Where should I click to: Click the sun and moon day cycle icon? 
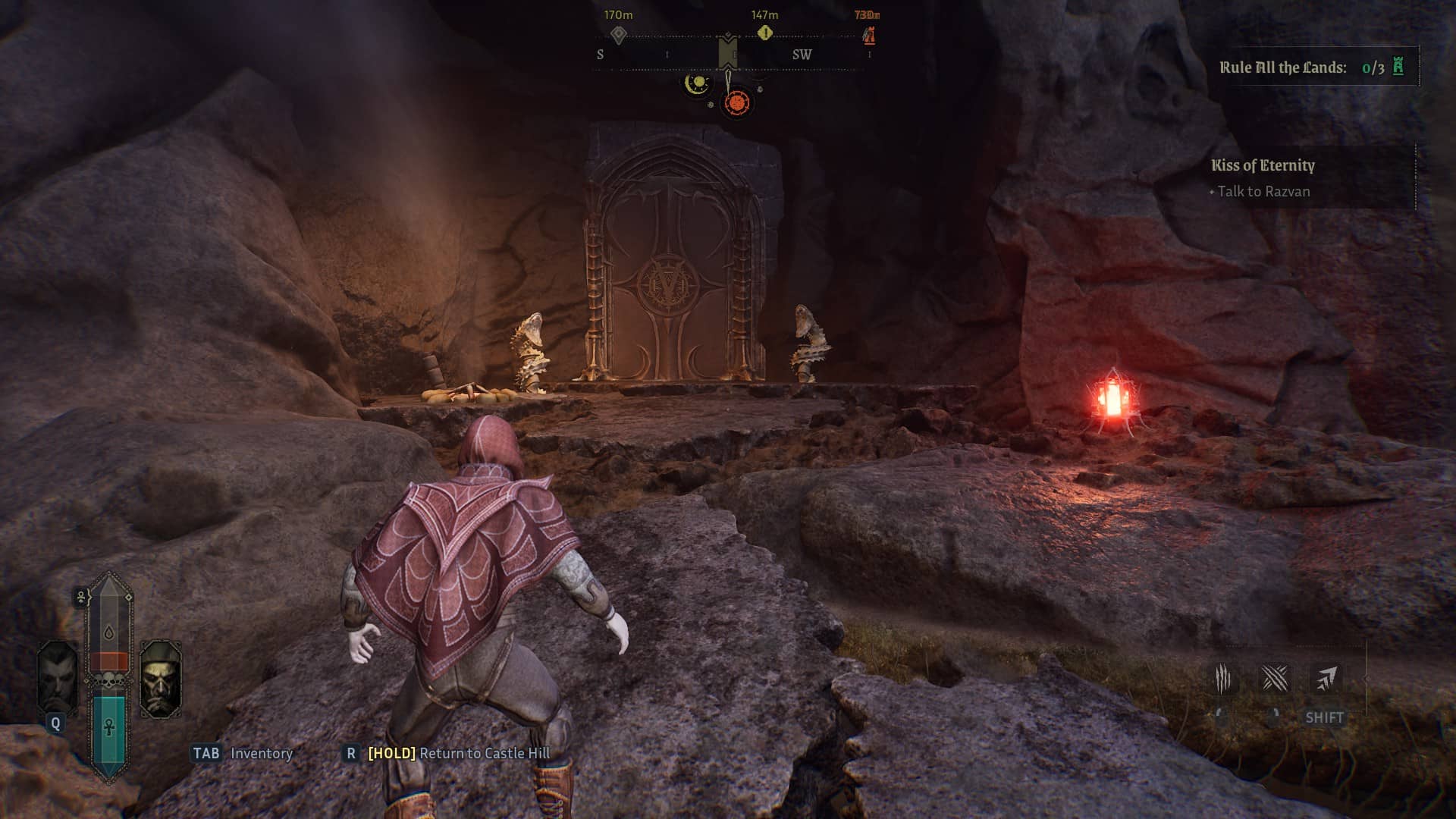(696, 83)
